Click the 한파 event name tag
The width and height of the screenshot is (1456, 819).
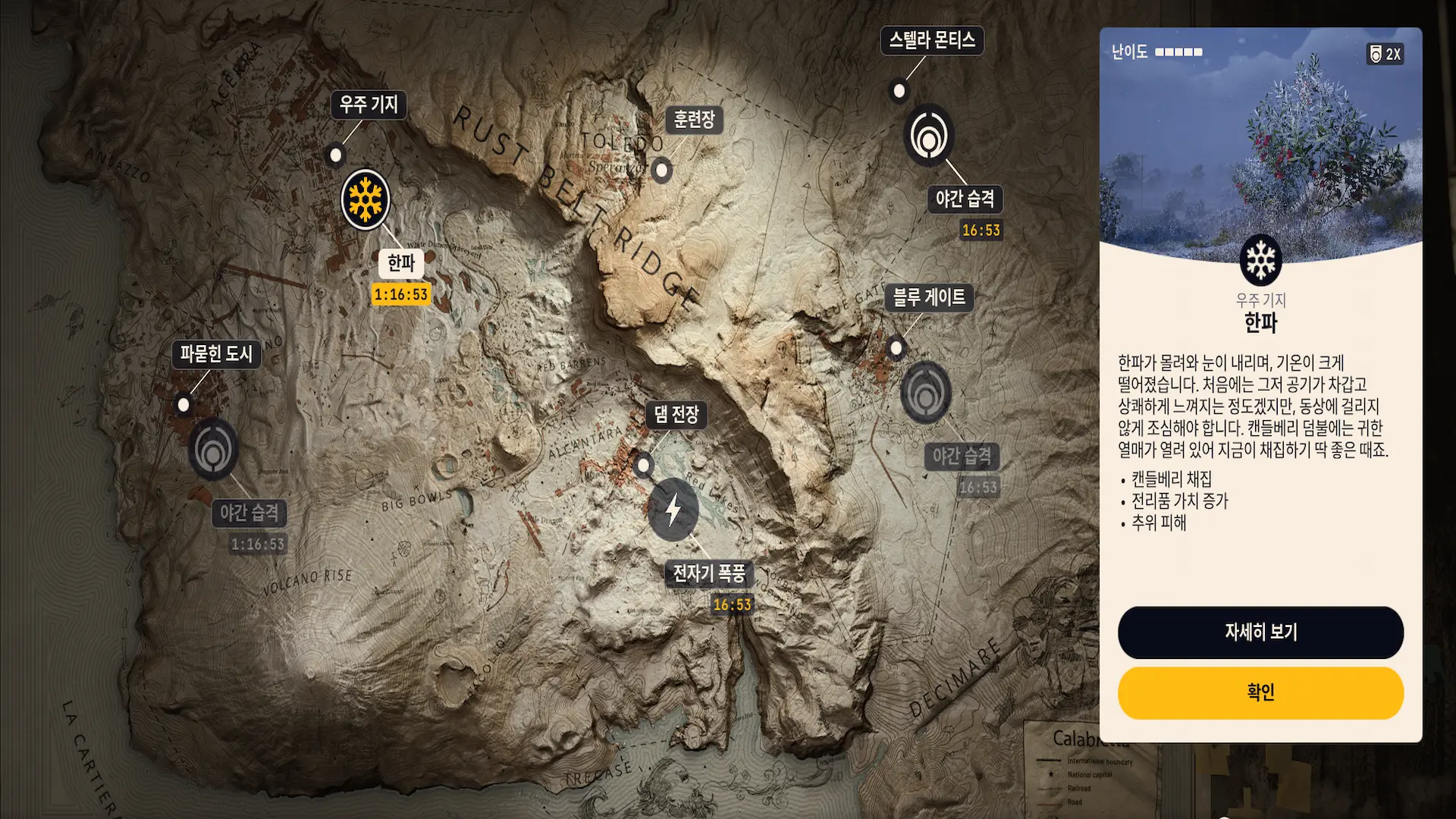click(401, 263)
